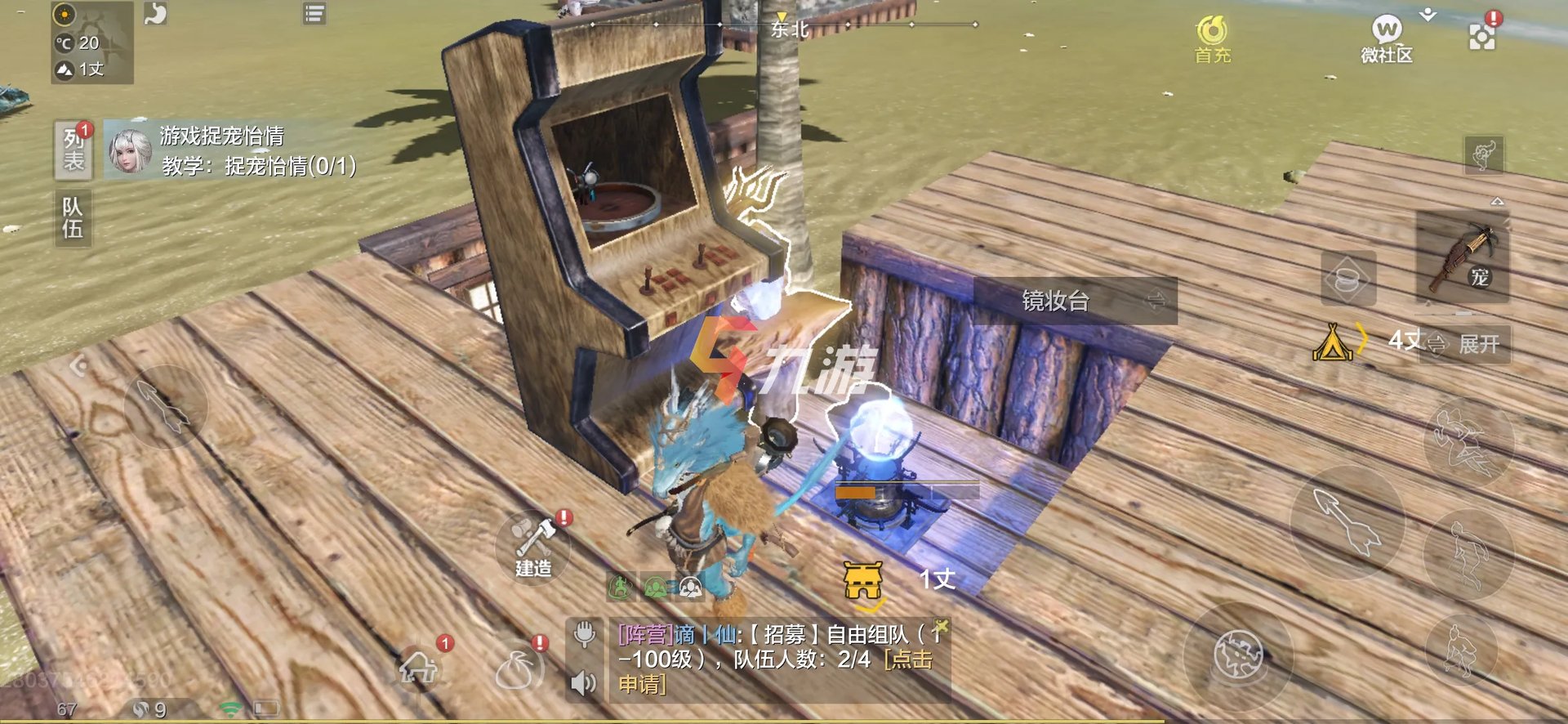This screenshot has width=1568, height=724.
Task: Open the peach icon menu
Action: (516, 670)
